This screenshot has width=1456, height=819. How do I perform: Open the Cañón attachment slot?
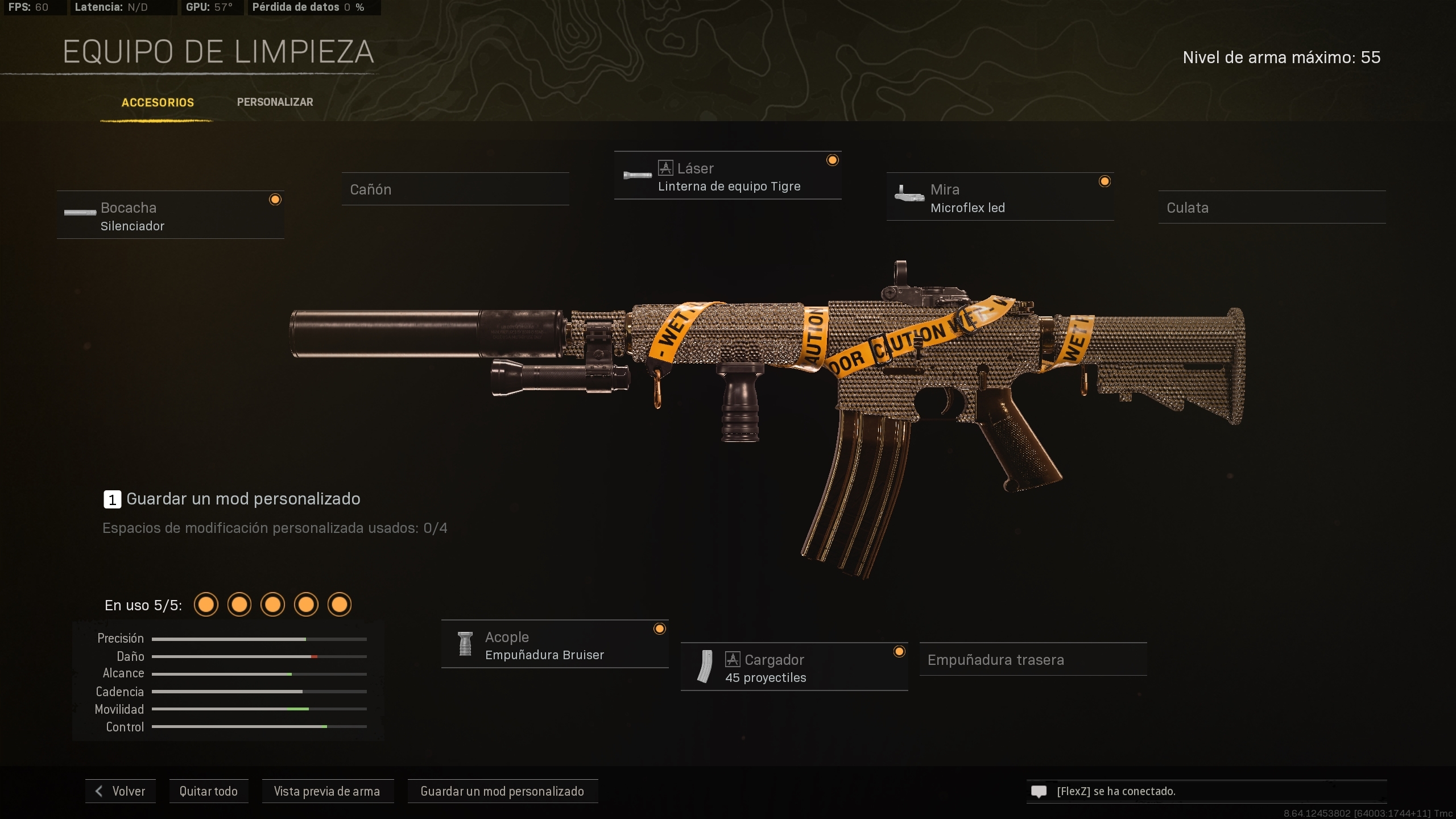pos(454,189)
